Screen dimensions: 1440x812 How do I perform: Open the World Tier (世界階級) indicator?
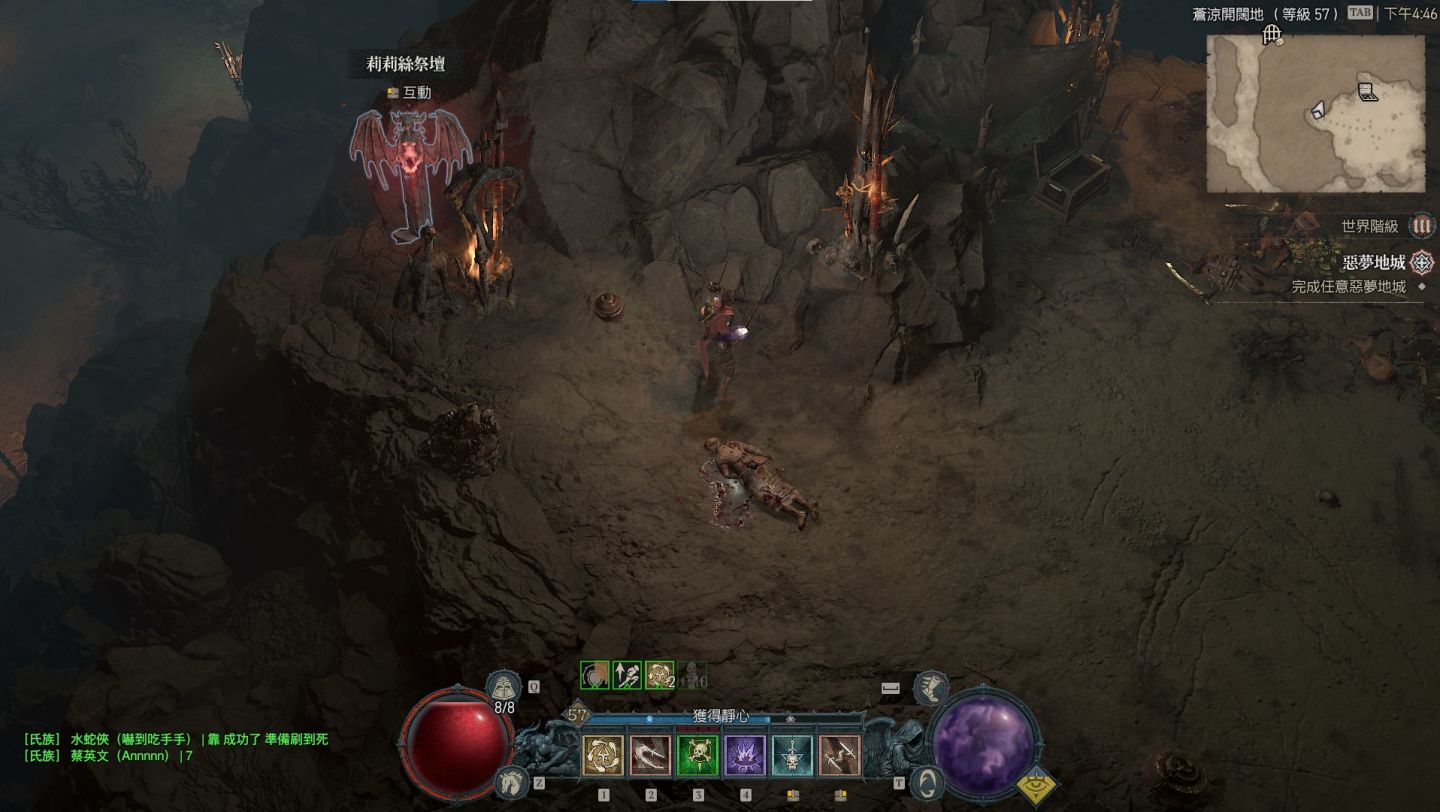point(1421,226)
